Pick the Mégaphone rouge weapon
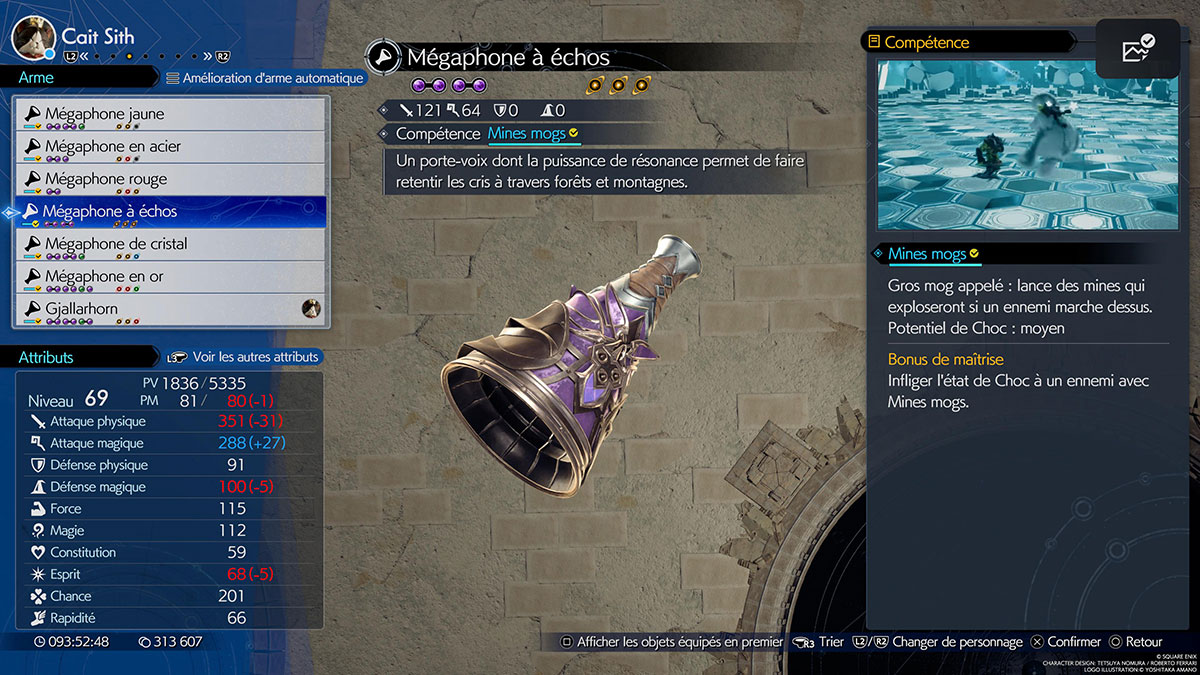 (170, 180)
